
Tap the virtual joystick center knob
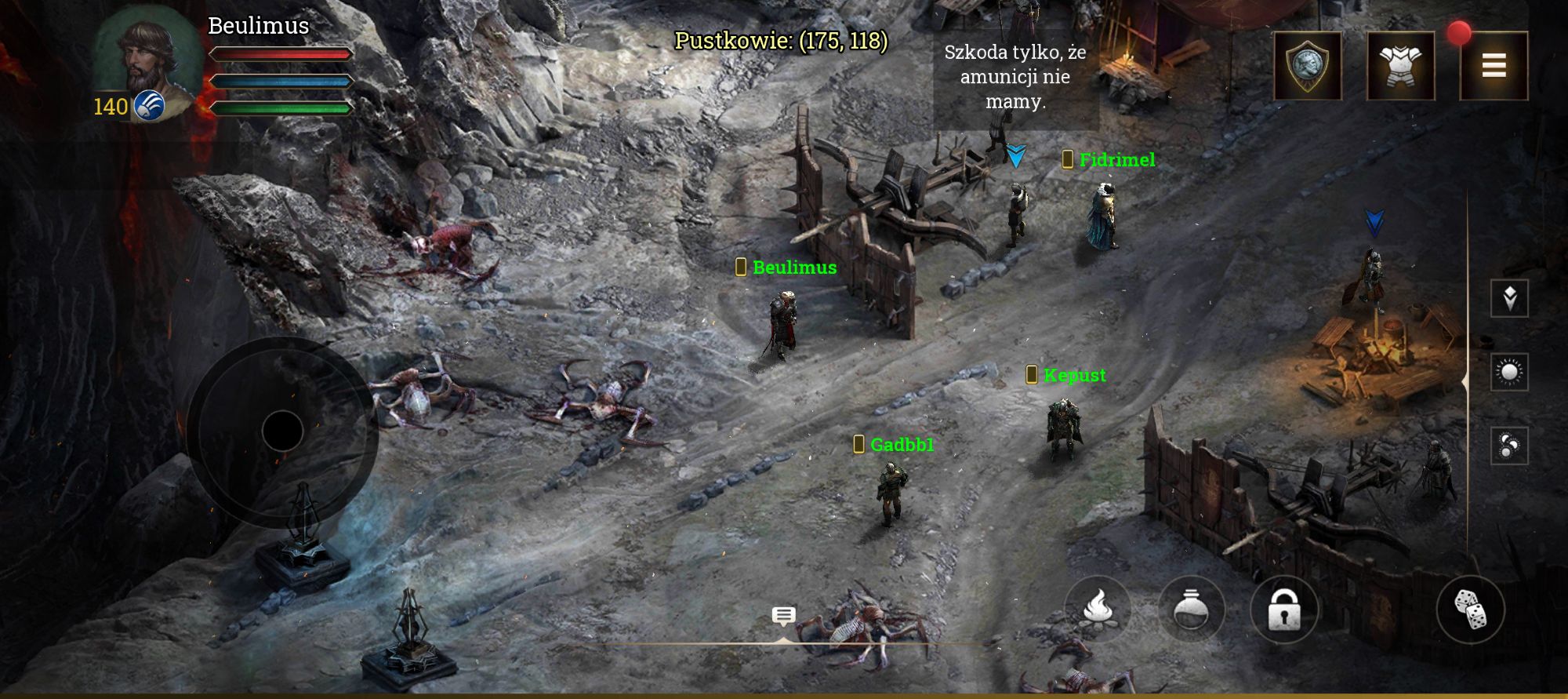click(x=282, y=431)
